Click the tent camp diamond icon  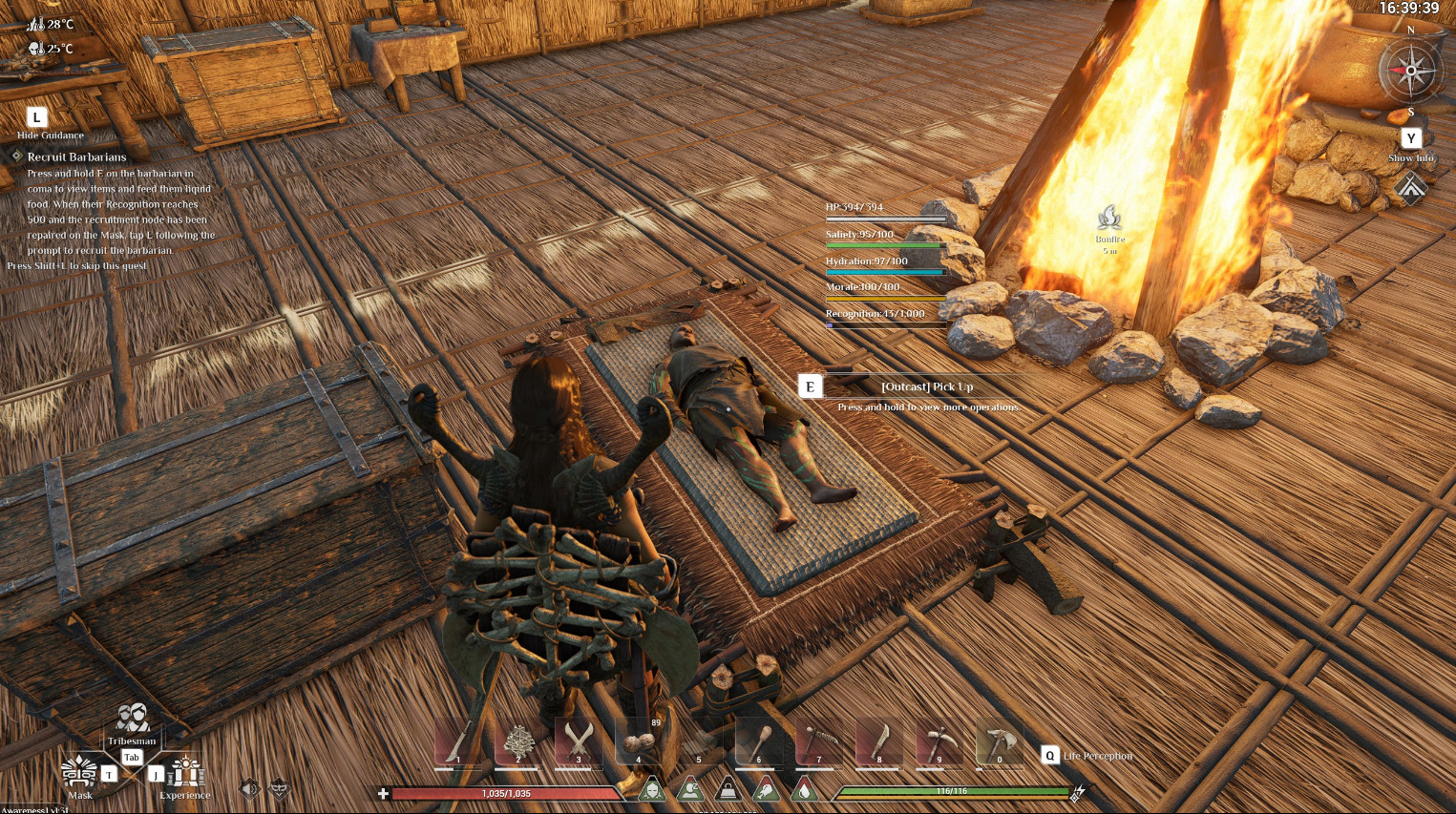(x=1411, y=187)
